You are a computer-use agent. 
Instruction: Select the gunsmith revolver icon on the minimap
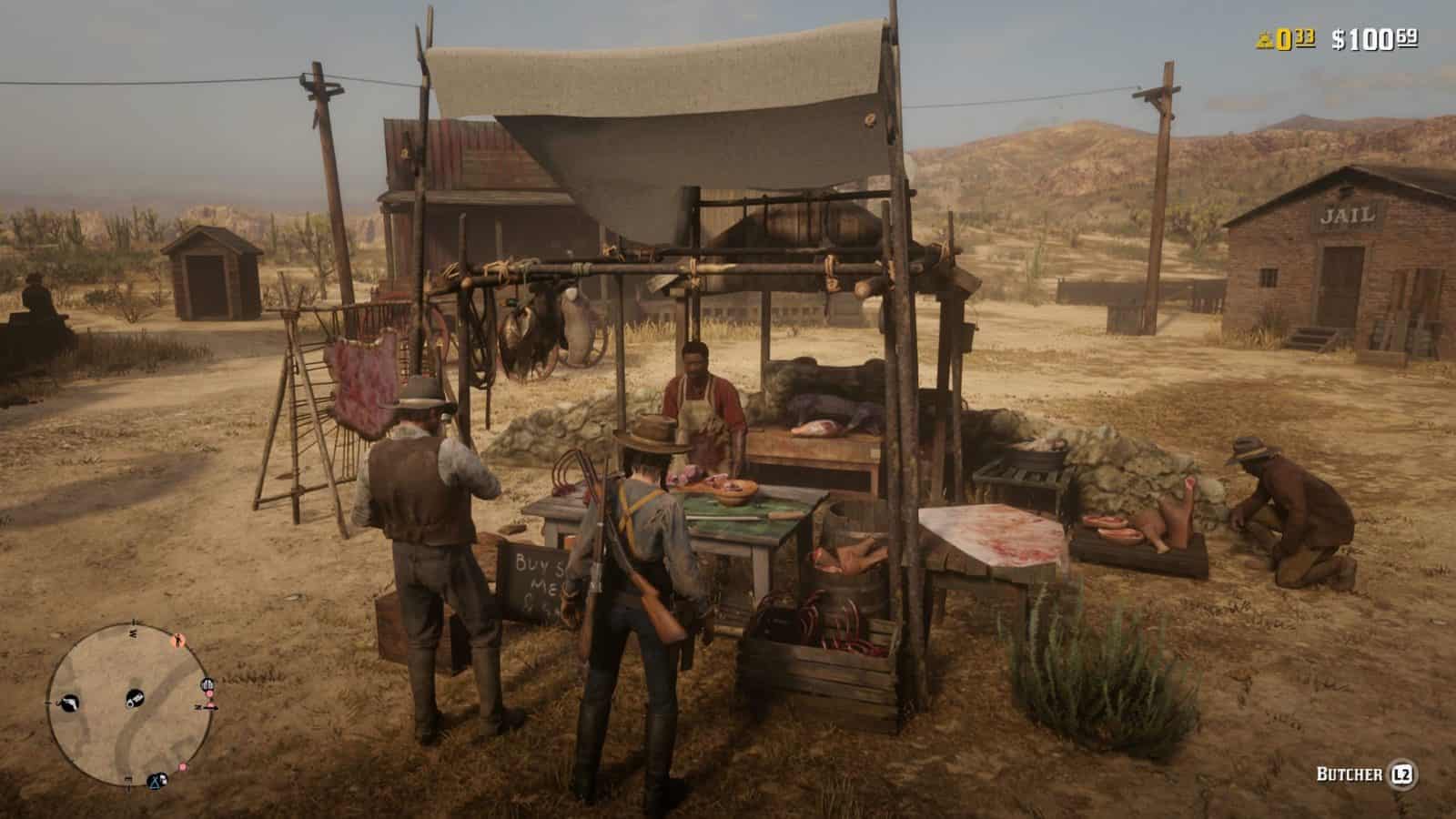click(x=70, y=703)
